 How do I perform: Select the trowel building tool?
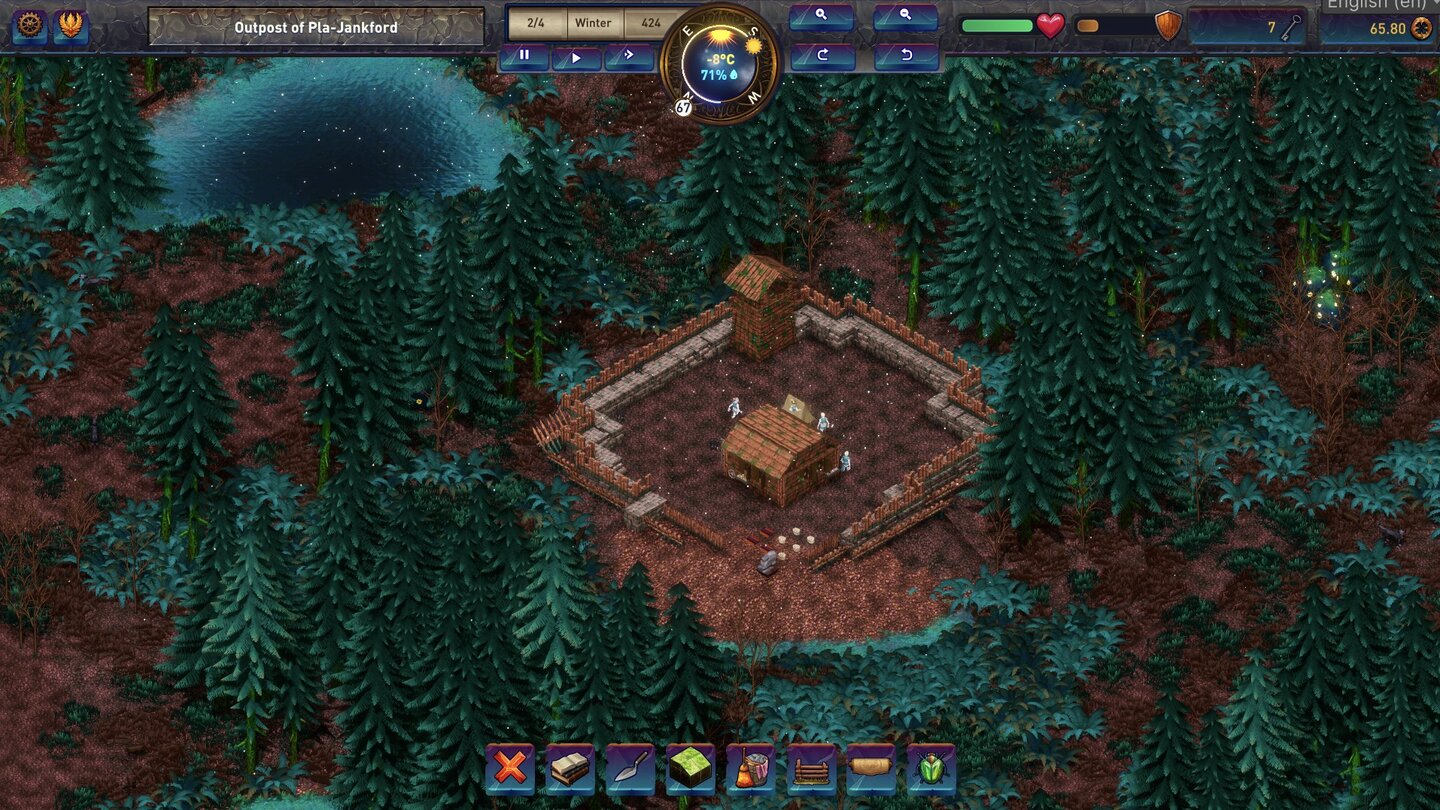630,770
